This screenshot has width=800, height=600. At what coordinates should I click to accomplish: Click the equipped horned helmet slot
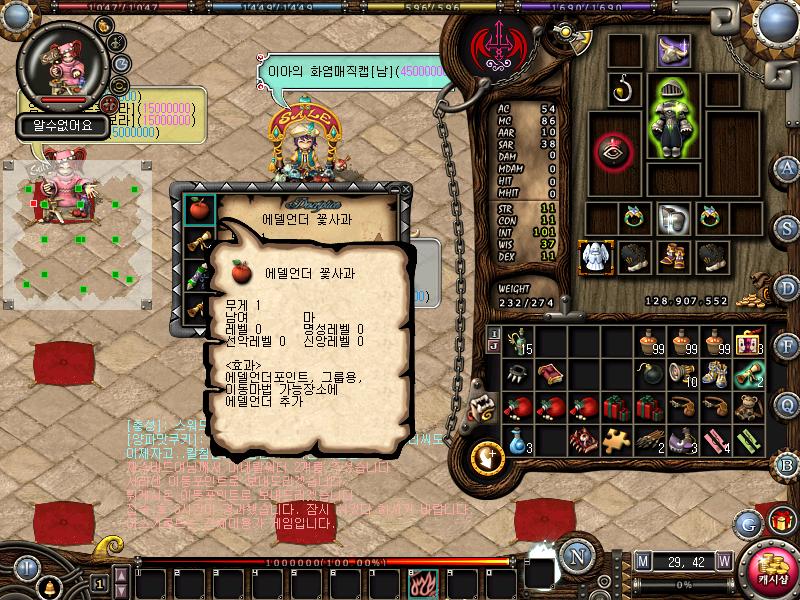point(673,51)
